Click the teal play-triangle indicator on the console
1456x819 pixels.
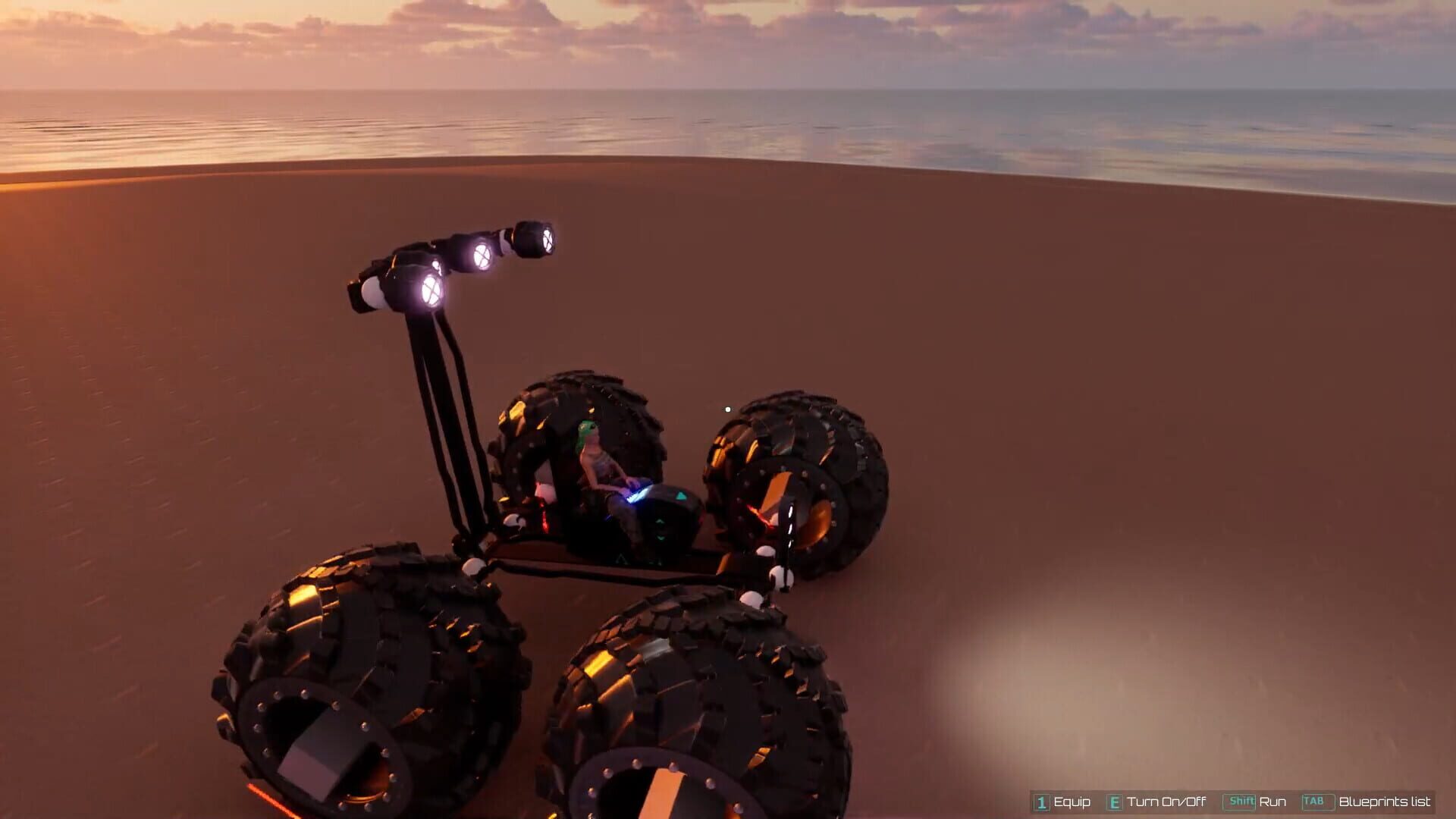point(682,497)
